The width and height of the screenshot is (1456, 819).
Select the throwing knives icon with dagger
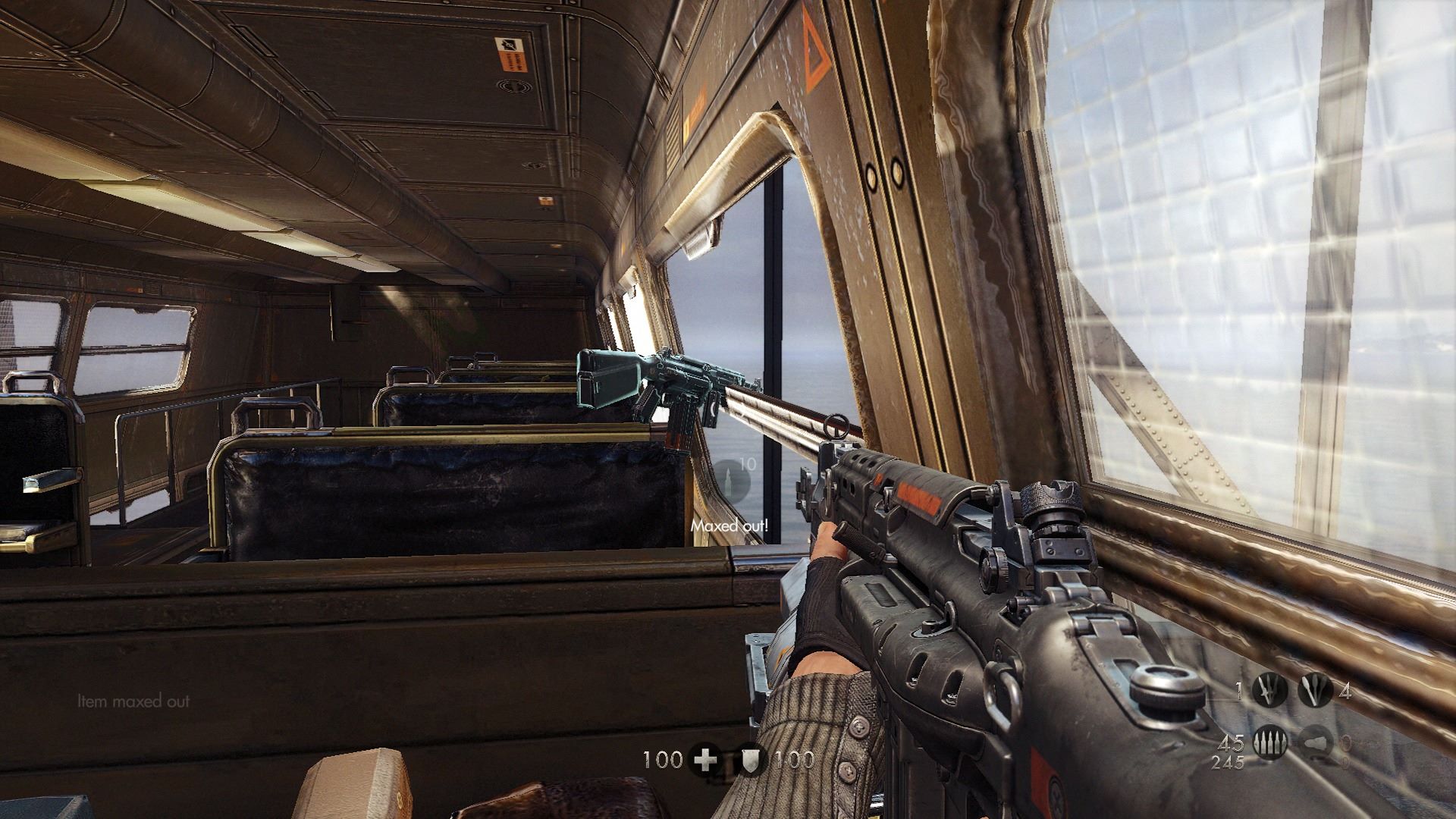[x=1269, y=692]
